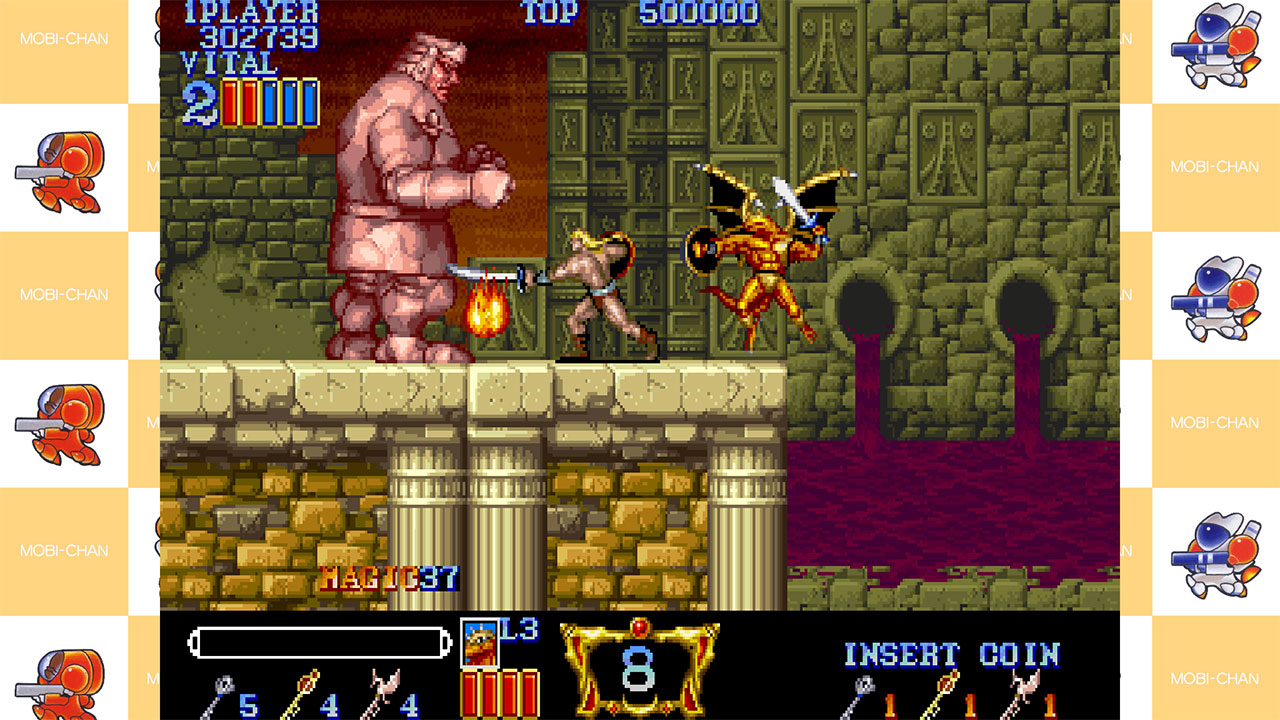Open the hero character portrait labeled L3
Viewport: 1280px width, 720px height.
[x=480, y=643]
